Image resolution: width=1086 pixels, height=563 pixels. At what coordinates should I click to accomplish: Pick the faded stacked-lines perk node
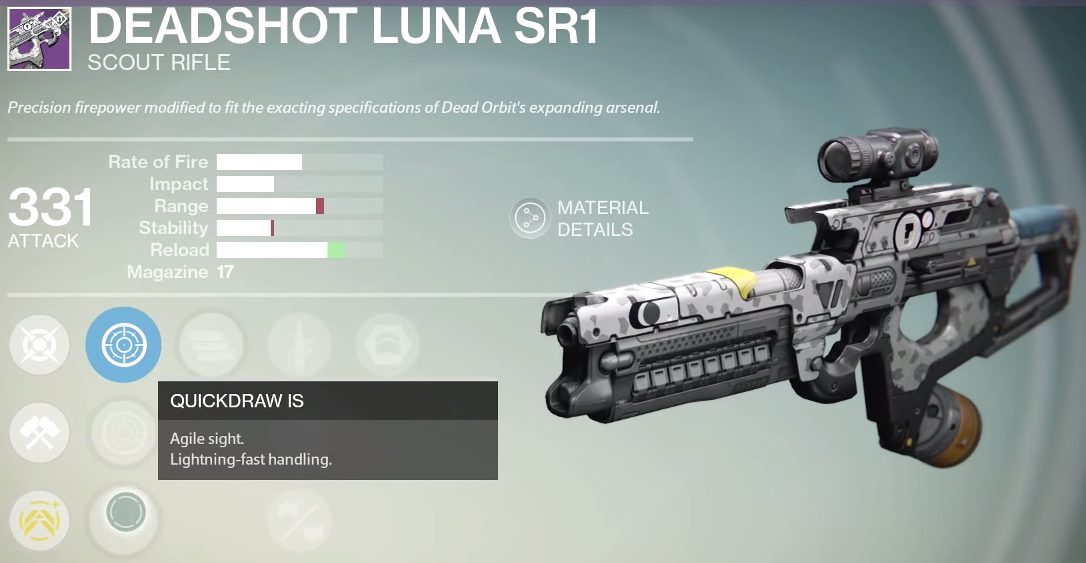tap(211, 345)
